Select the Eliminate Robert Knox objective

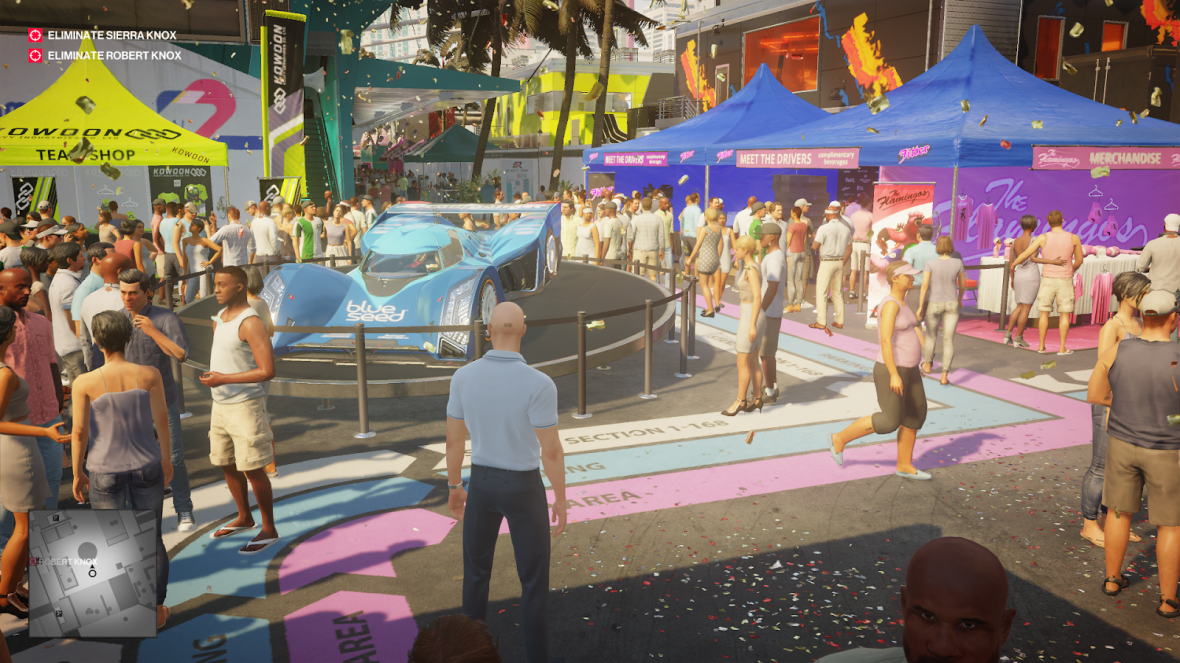[106, 56]
